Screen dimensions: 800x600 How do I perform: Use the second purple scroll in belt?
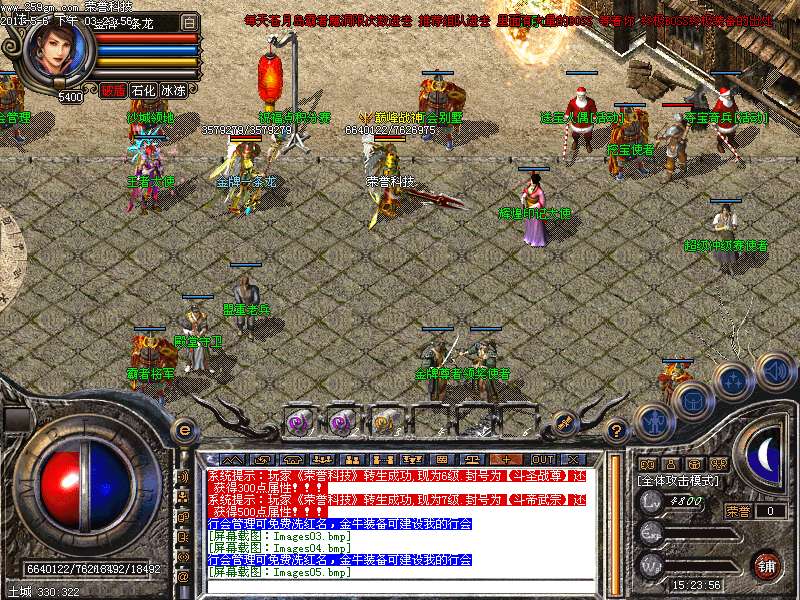coord(341,422)
